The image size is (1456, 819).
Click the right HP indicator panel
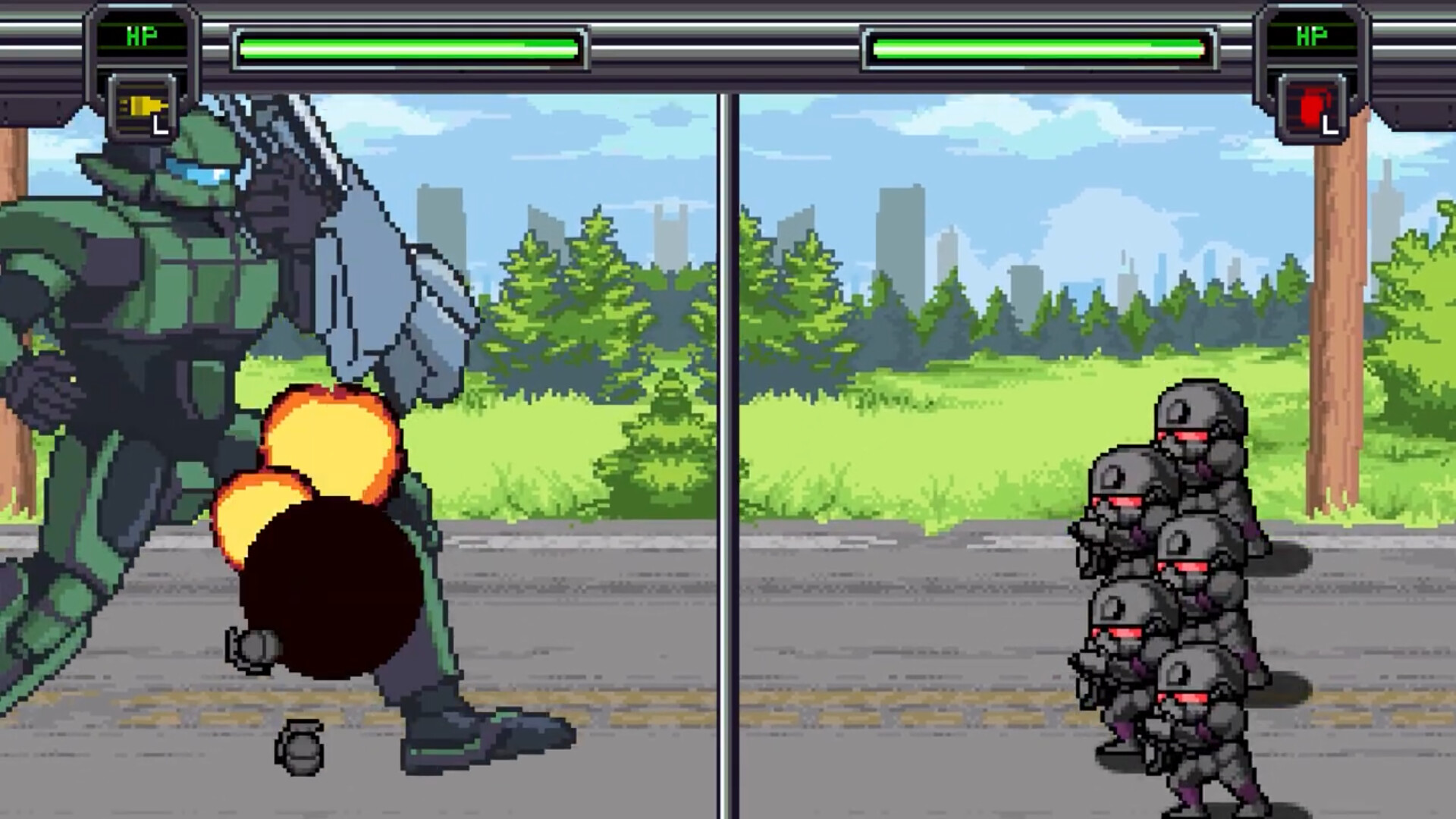[x=1311, y=34]
